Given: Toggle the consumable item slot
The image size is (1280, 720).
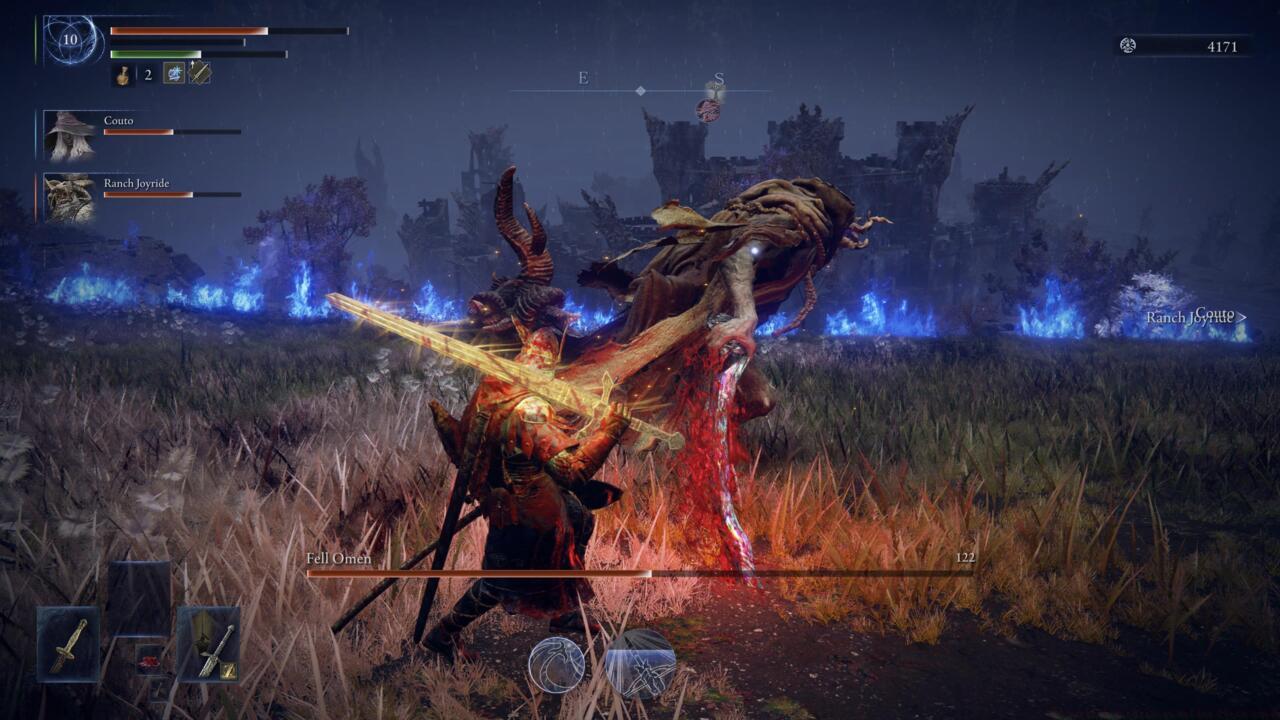Looking at the screenshot, I should tap(150, 660).
